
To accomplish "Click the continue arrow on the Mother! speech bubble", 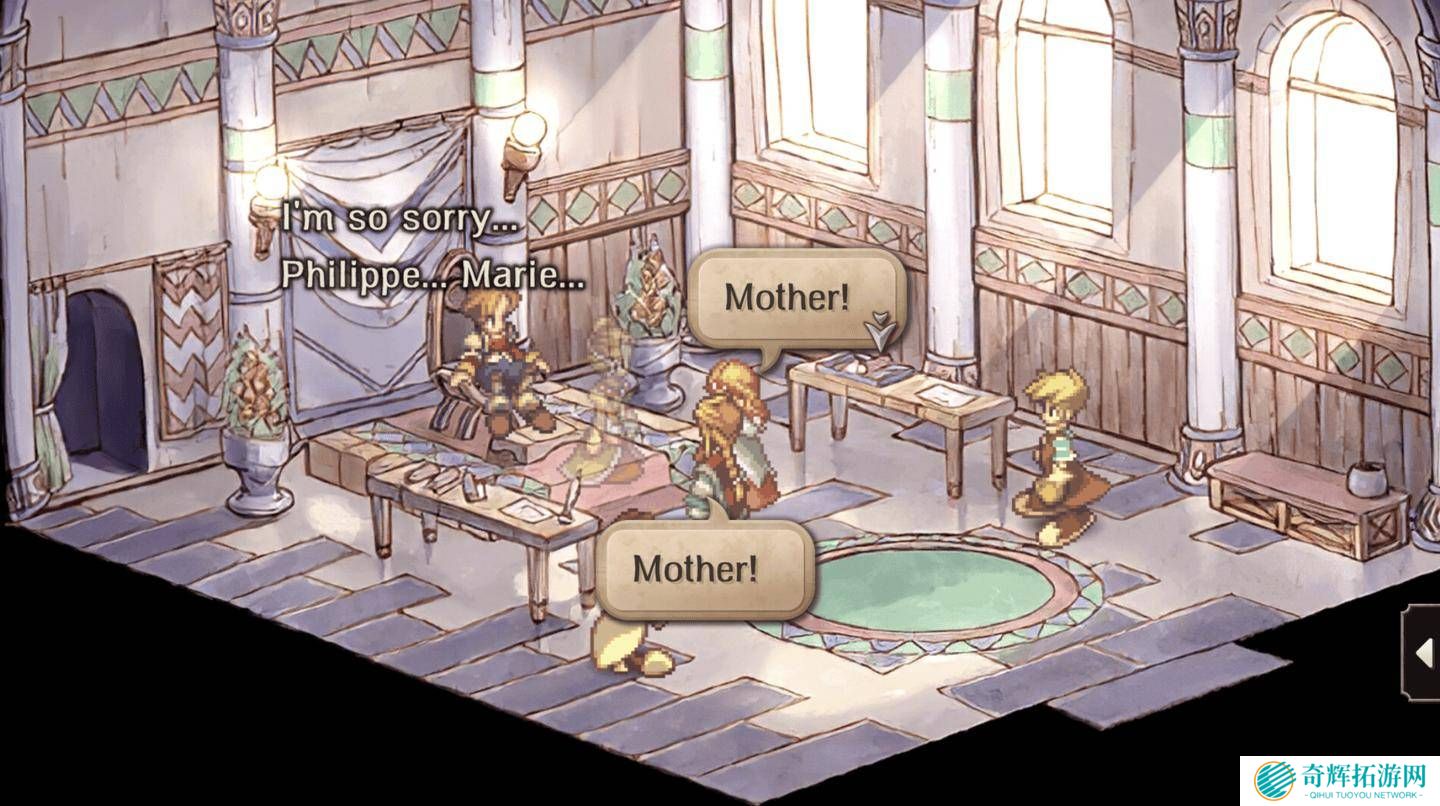I will pos(879,330).
